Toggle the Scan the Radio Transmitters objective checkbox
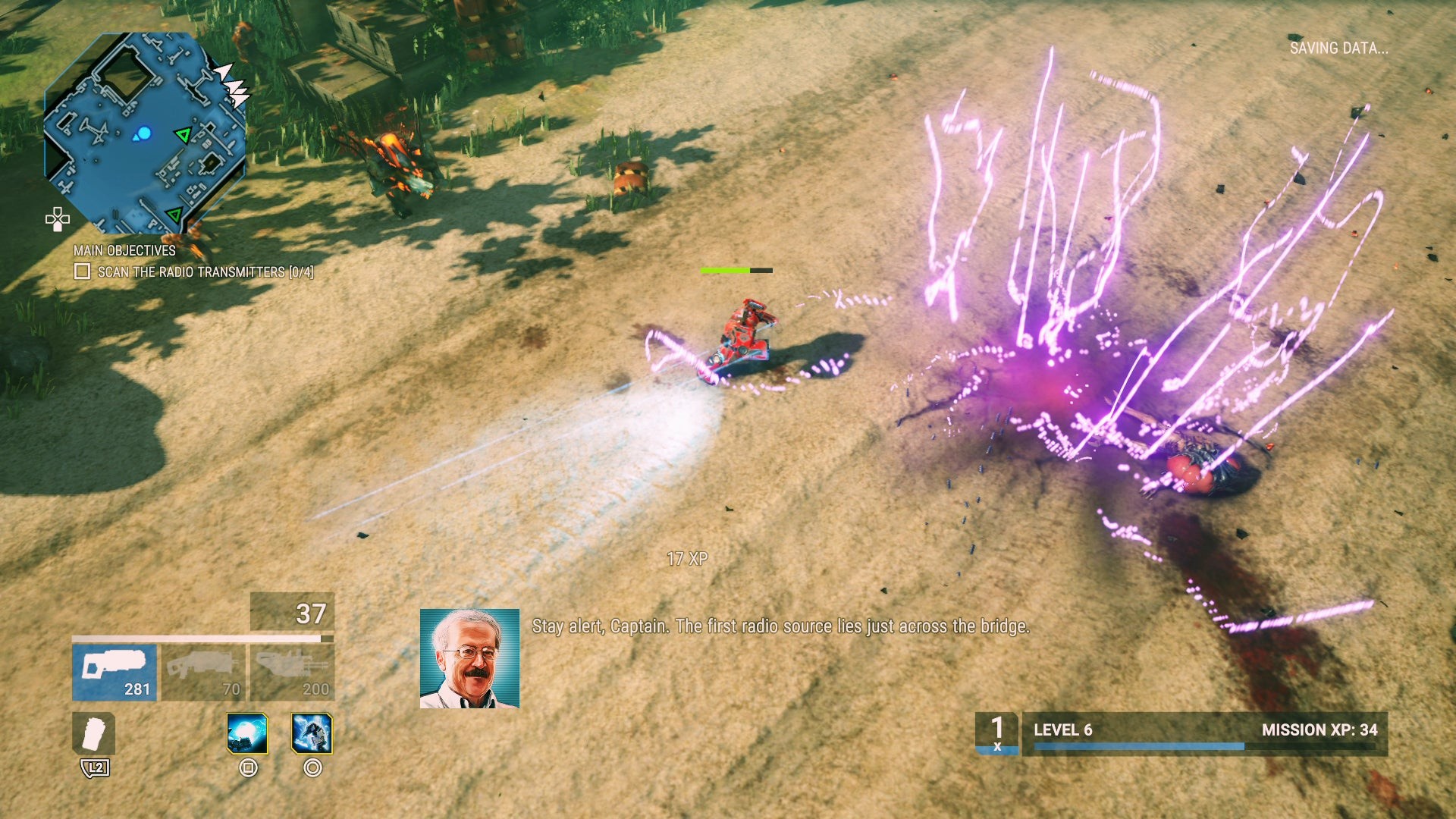1456x819 pixels. tap(83, 271)
